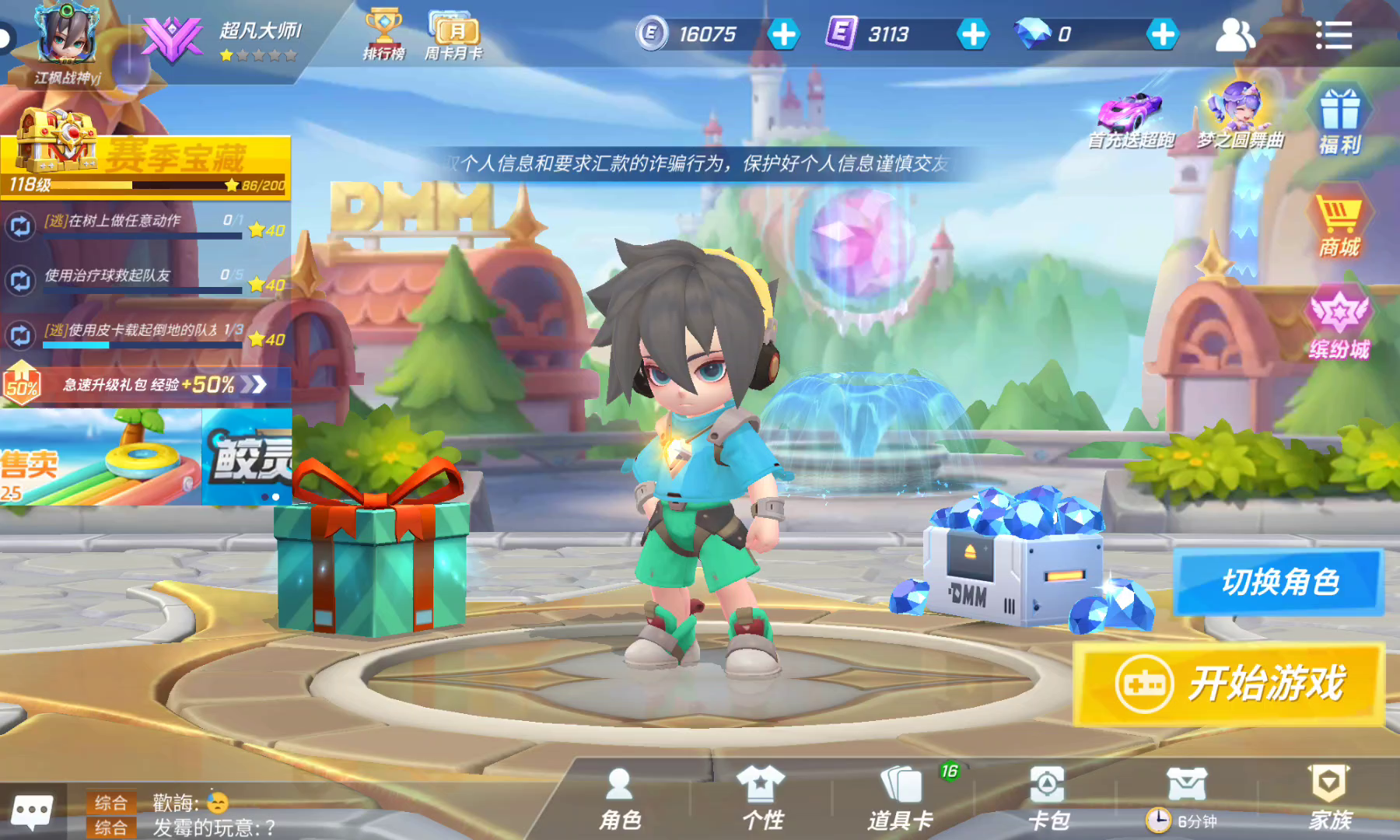Image resolution: width=1400 pixels, height=840 pixels.
Task: Tap the 急速升级礼包 experience boost banner
Action: click(x=148, y=384)
